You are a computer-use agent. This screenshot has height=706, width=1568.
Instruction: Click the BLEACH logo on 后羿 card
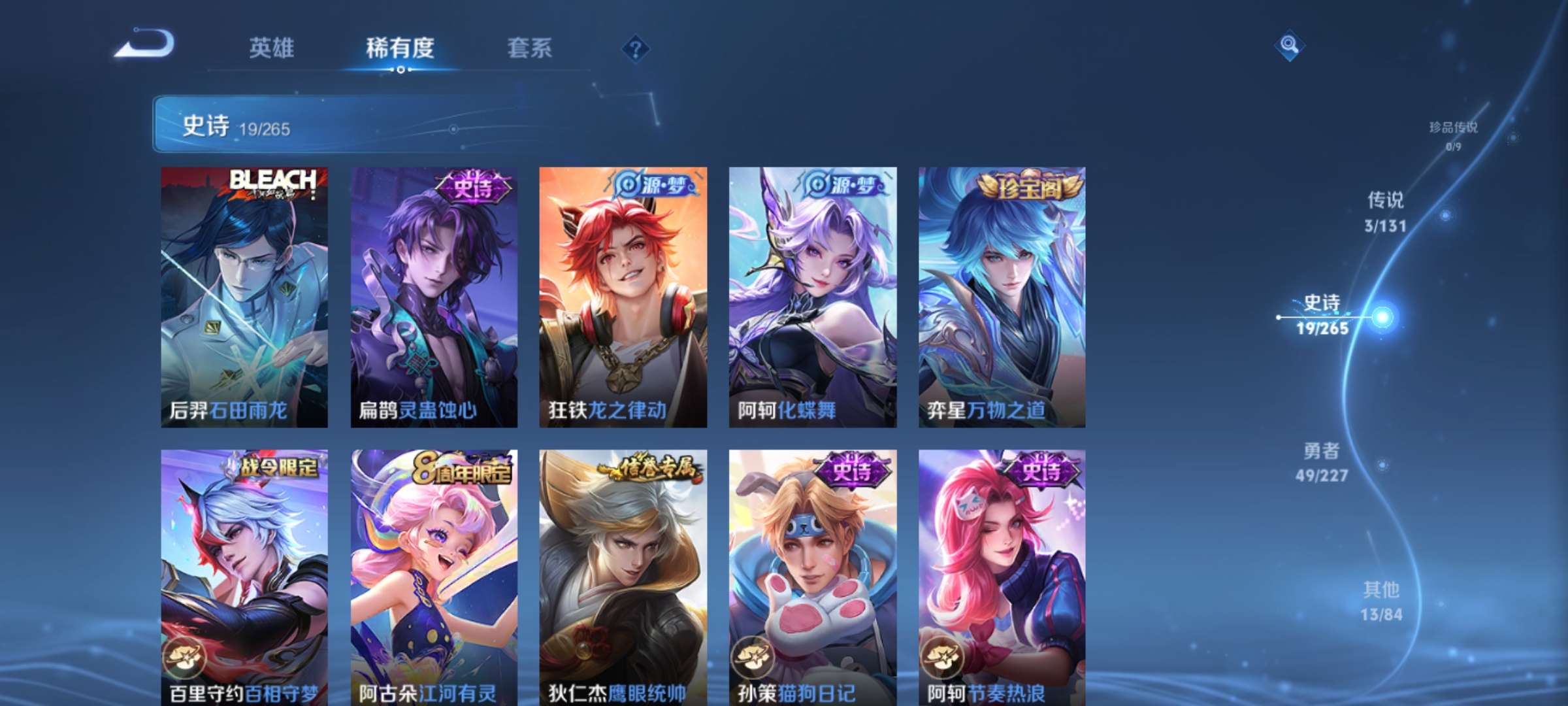276,180
